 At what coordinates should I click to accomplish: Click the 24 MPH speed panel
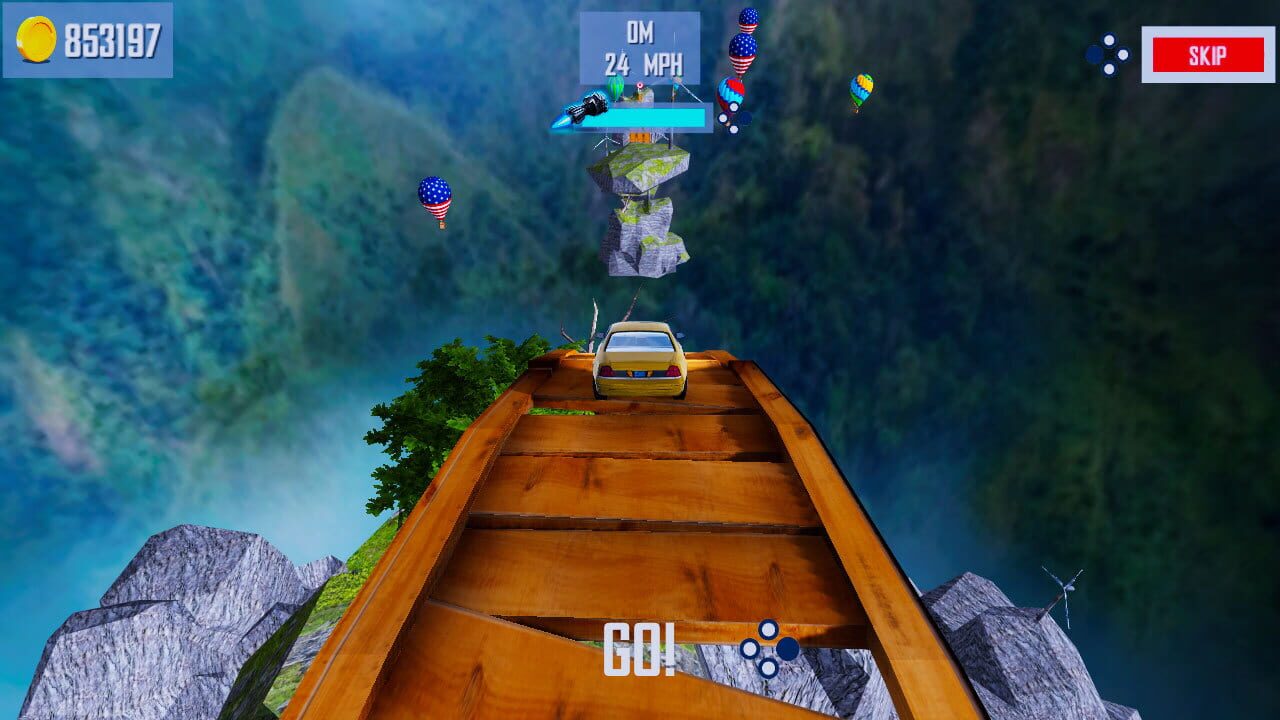[x=640, y=47]
